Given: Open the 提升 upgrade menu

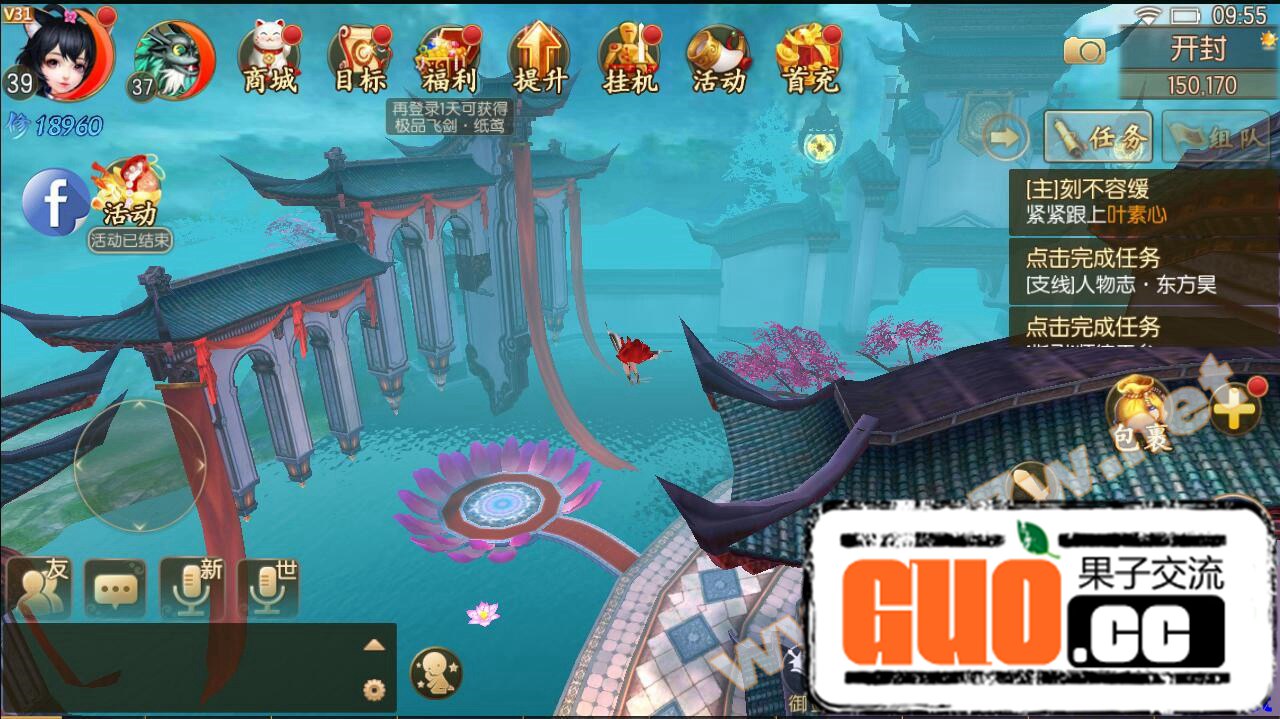Looking at the screenshot, I should point(539,58).
